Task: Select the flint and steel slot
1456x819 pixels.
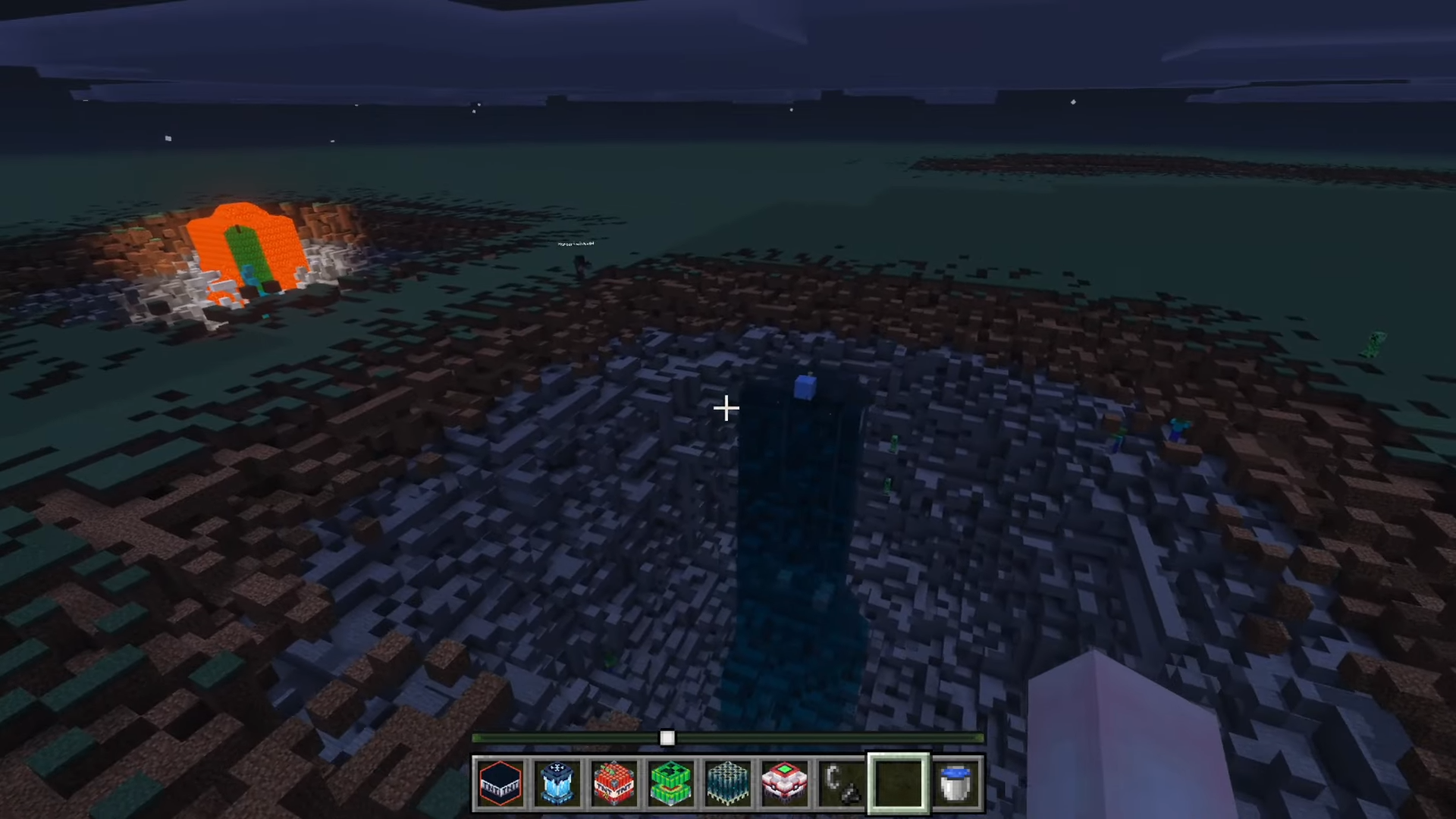Action: pos(842,783)
